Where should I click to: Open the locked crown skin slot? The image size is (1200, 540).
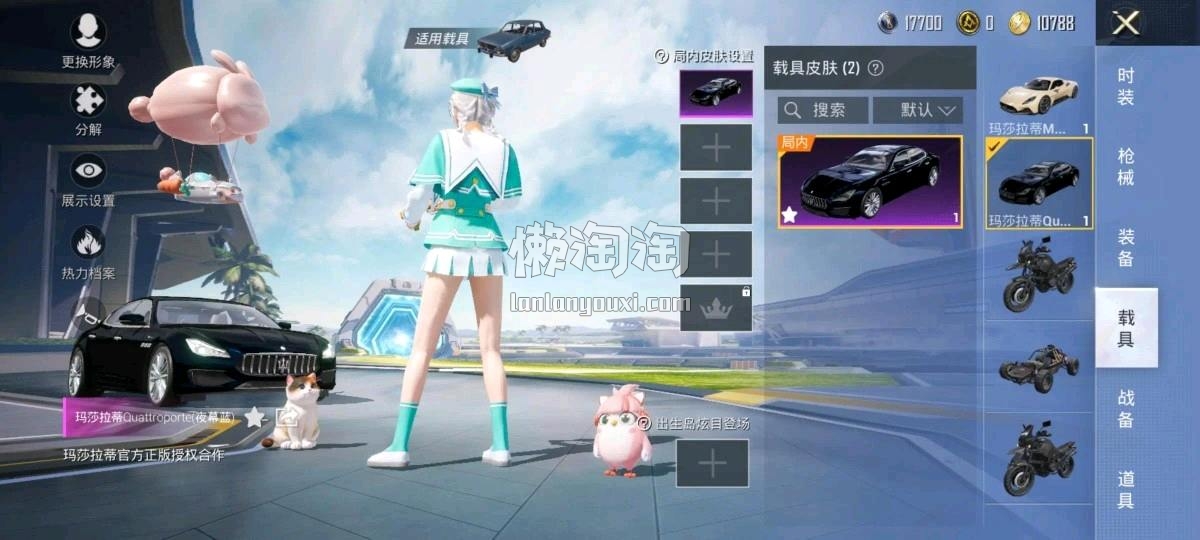716,308
